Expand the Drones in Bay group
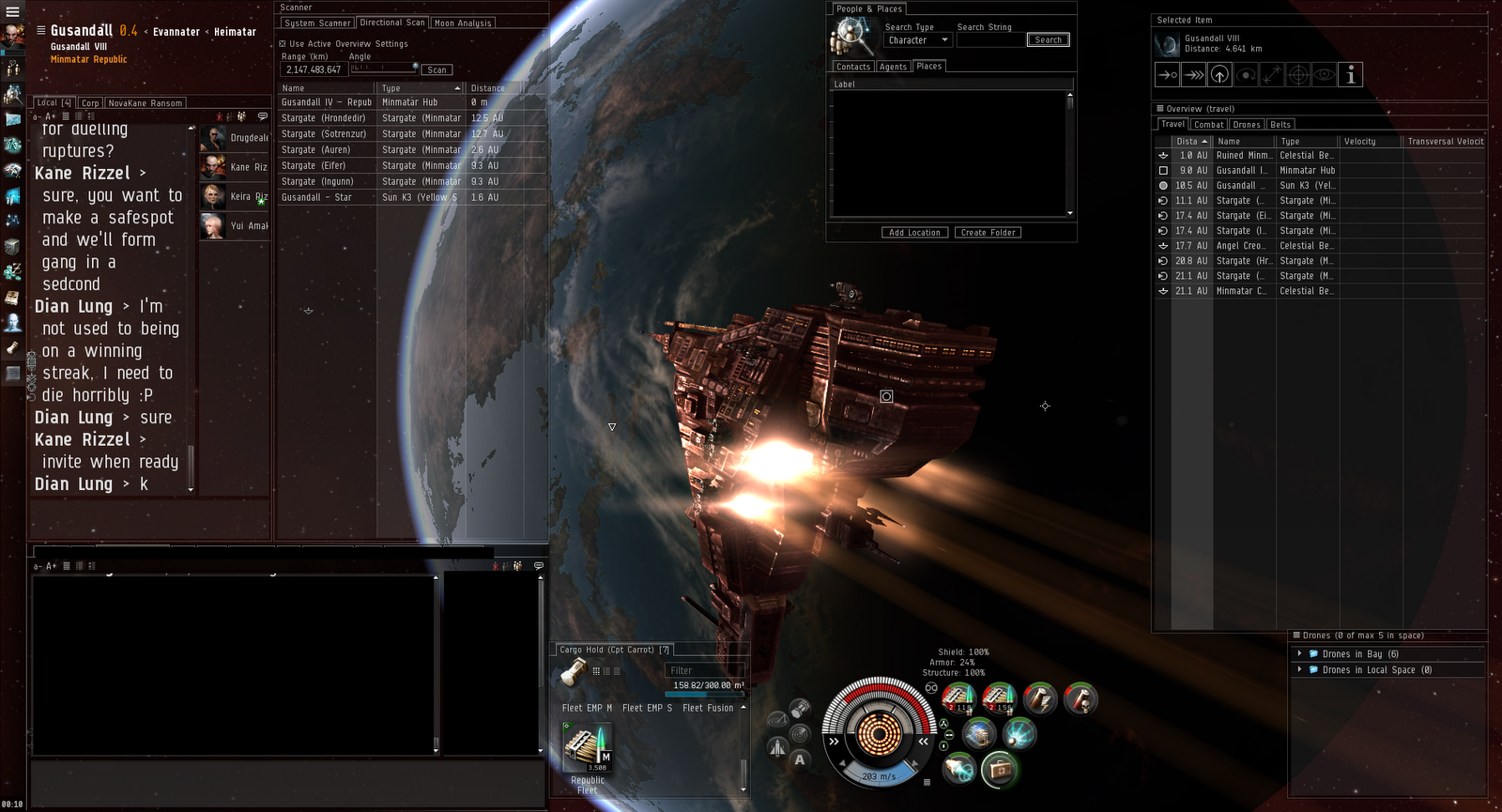The height and width of the screenshot is (812, 1502). pyautogui.click(x=1299, y=654)
